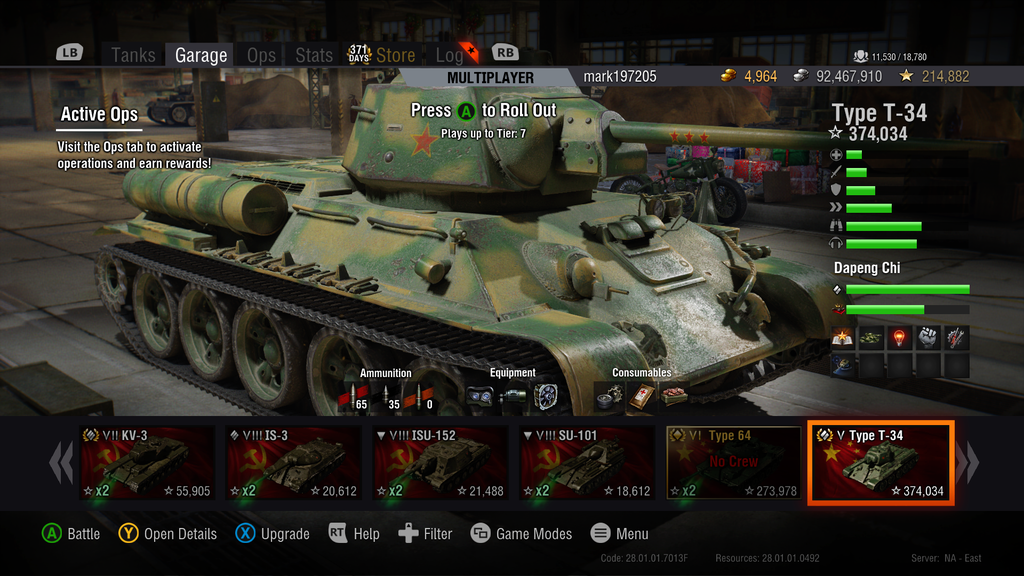
Task: Open the Store tab
Action: [x=395, y=56]
